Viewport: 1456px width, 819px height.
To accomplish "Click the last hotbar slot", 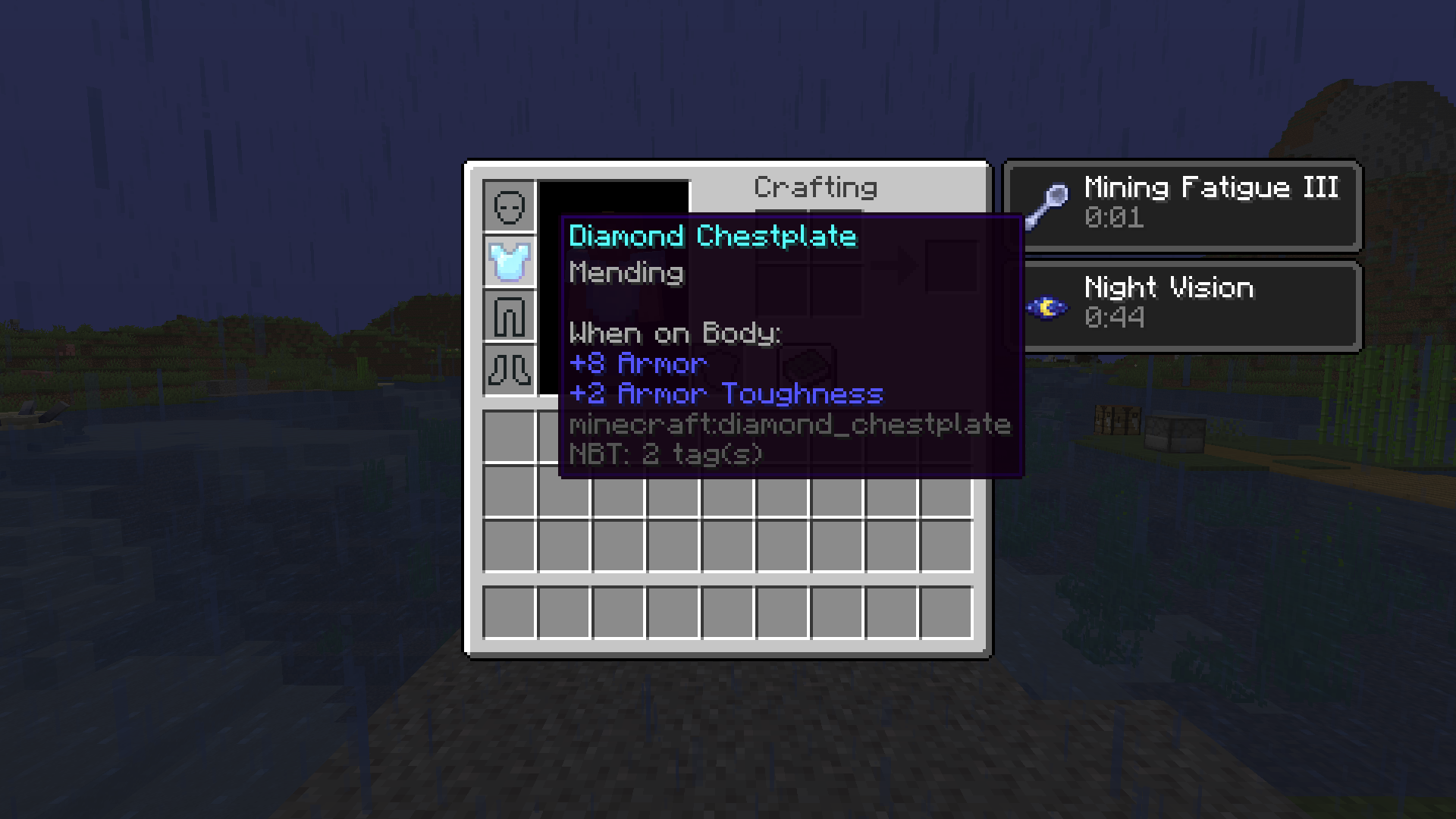I will [946, 611].
